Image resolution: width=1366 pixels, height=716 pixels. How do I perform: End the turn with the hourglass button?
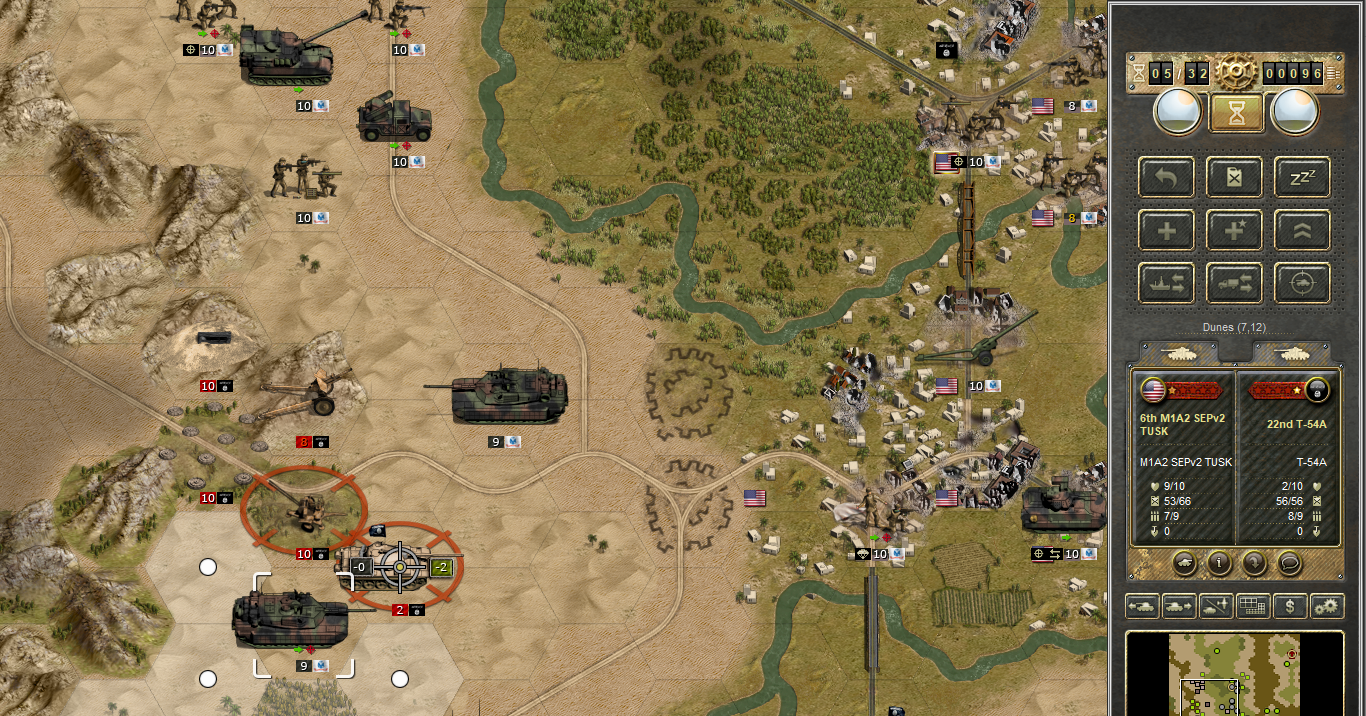click(1236, 112)
